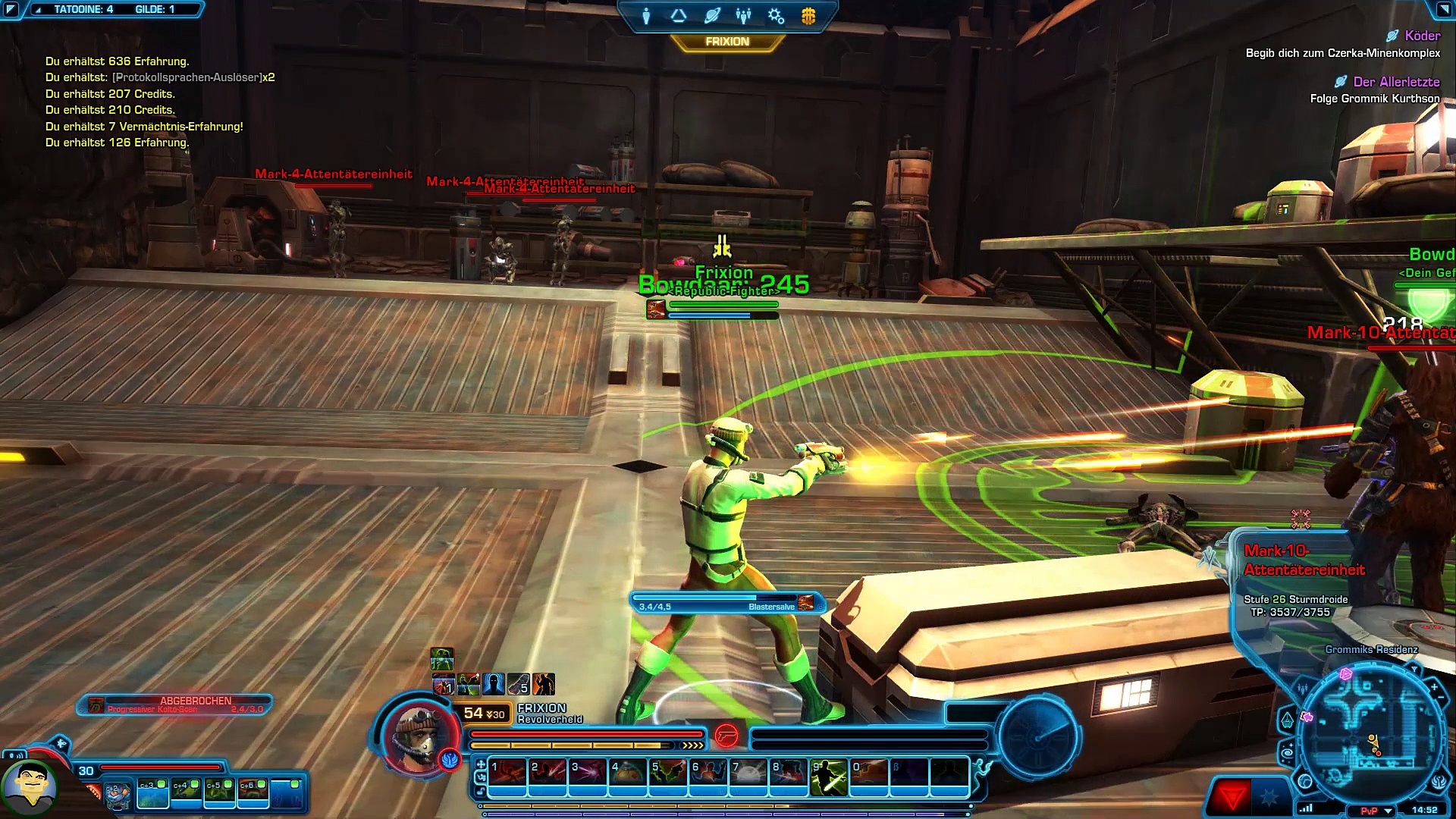
Task: Select the companion portrait in the corner
Action: click(29, 789)
